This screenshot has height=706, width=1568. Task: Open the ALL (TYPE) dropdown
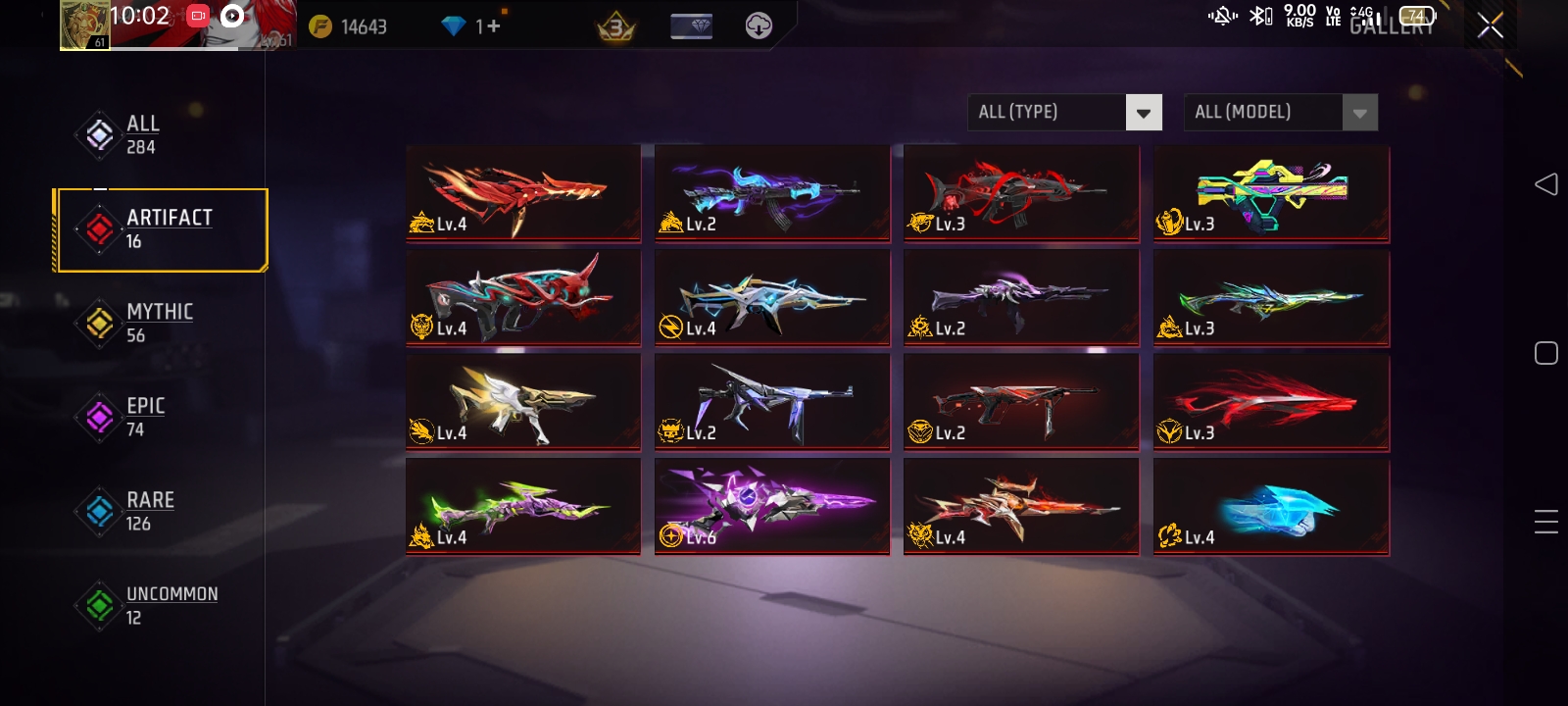point(1064,112)
